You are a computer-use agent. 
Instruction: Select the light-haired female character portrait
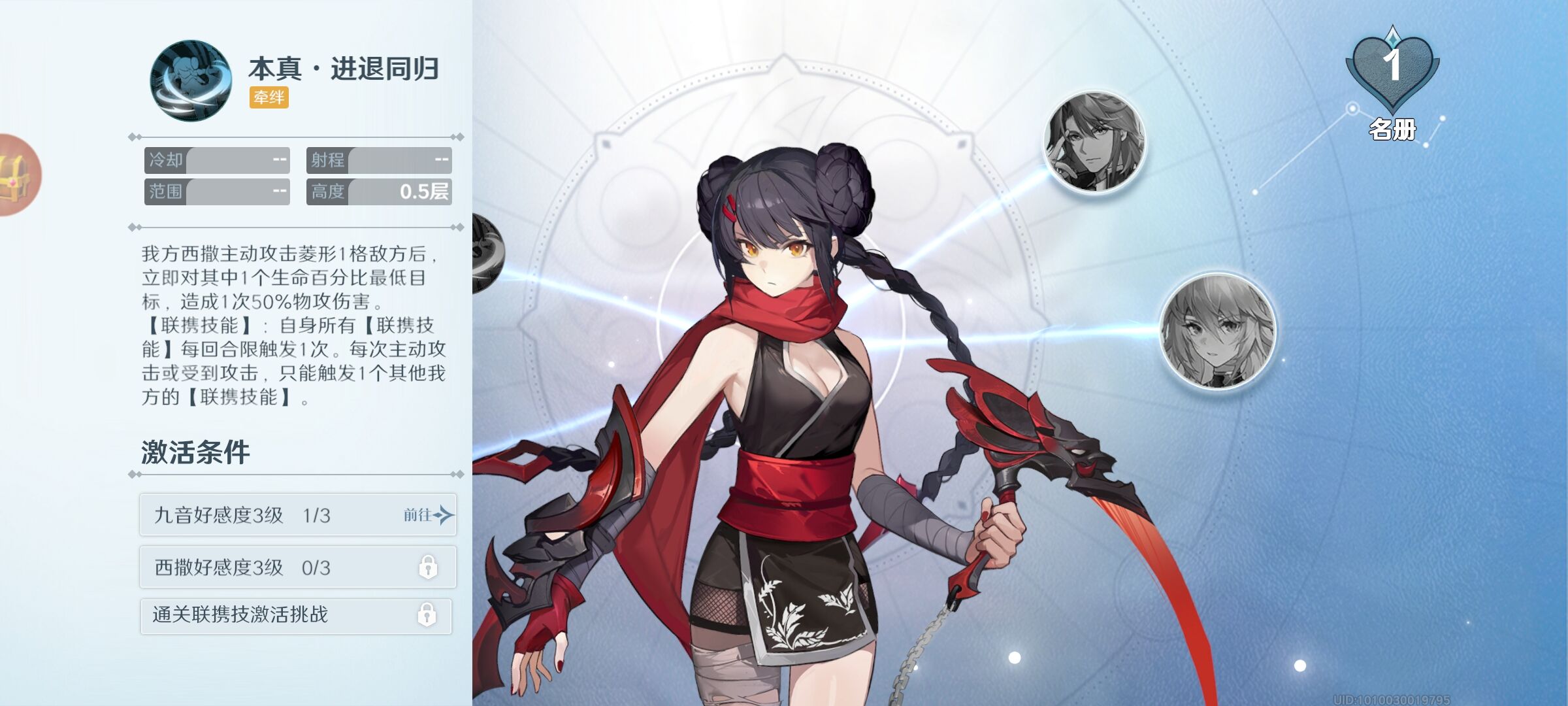point(1218,331)
